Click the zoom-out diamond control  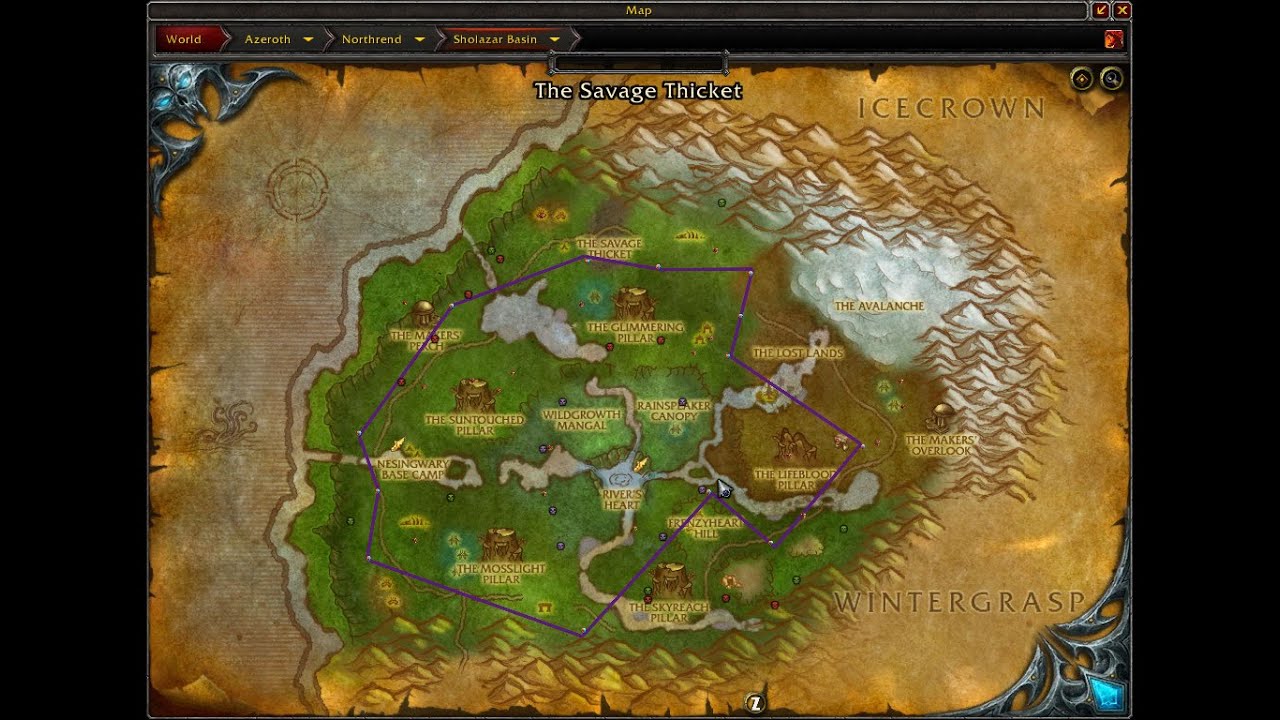click(1083, 78)
